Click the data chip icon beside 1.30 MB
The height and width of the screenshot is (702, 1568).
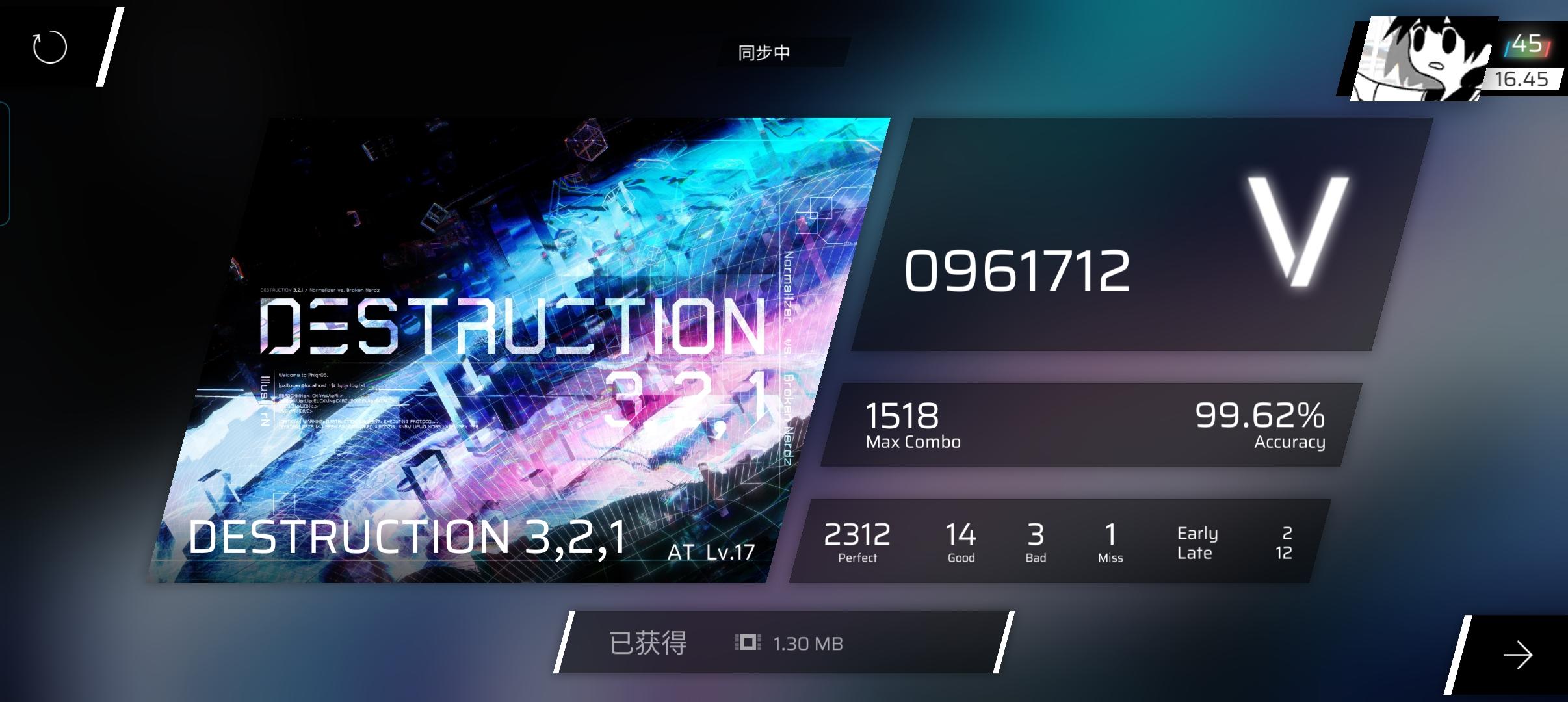[749, 643]
